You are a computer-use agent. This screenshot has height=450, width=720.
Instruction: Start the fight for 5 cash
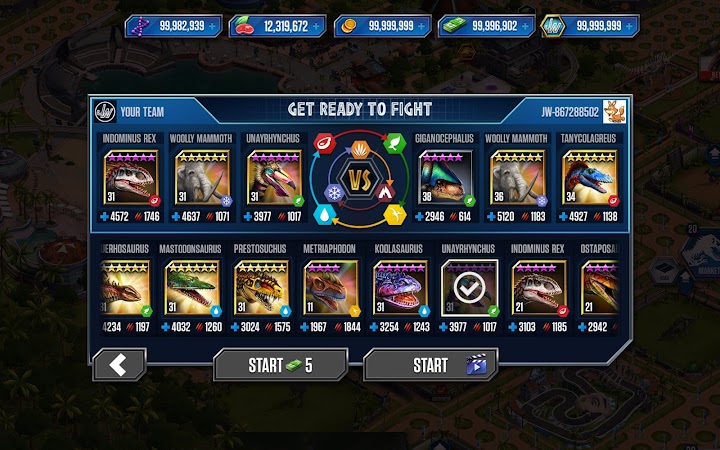point(280,365)
